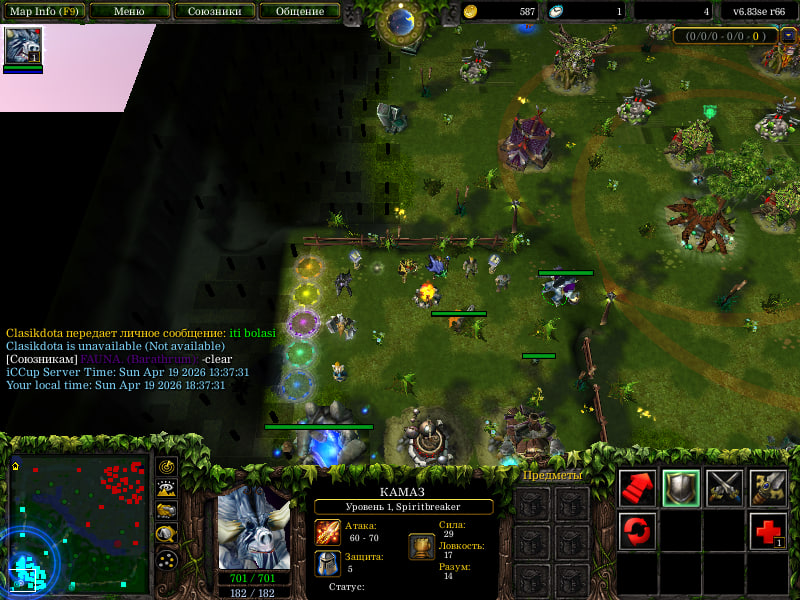This screenshot has height=600, width=800.
Task: Click the formation toggle button by the minimap
Action: point(168,558)
